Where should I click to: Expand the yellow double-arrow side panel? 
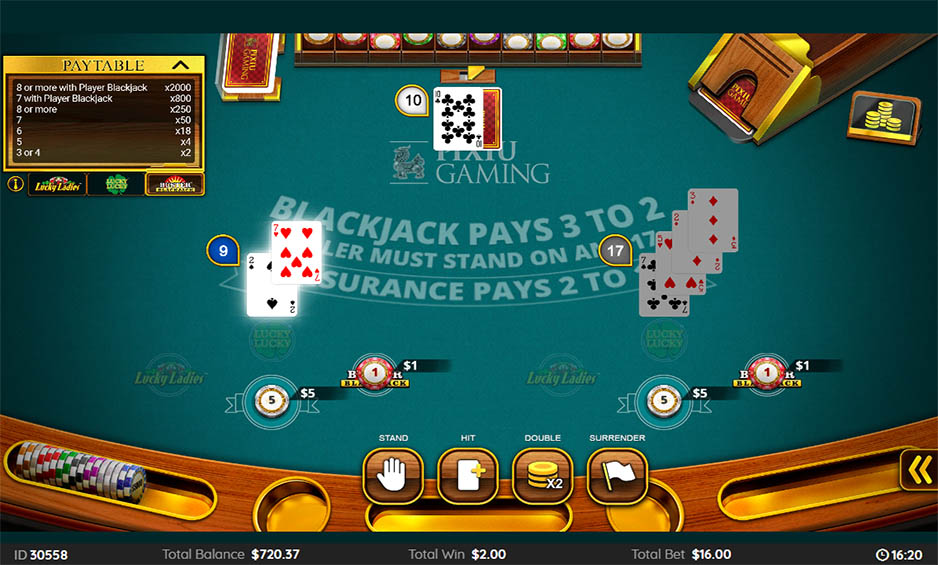click(919, 469)
